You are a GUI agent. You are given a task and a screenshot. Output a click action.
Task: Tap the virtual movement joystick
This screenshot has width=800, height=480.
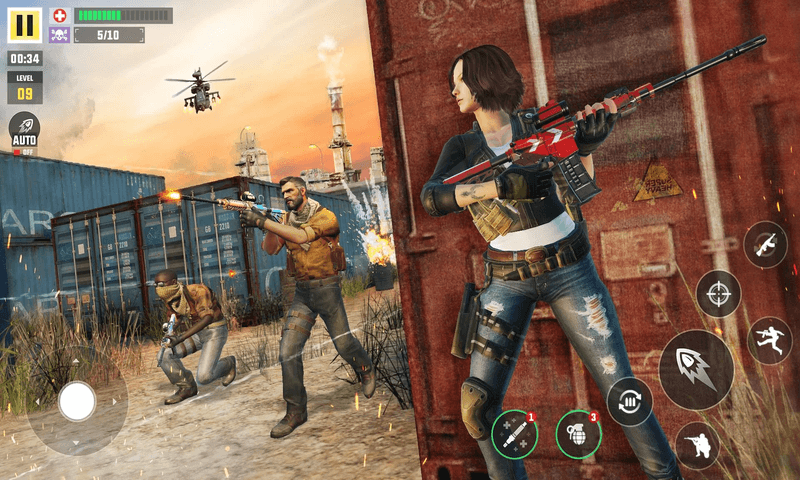click(77, 401)
